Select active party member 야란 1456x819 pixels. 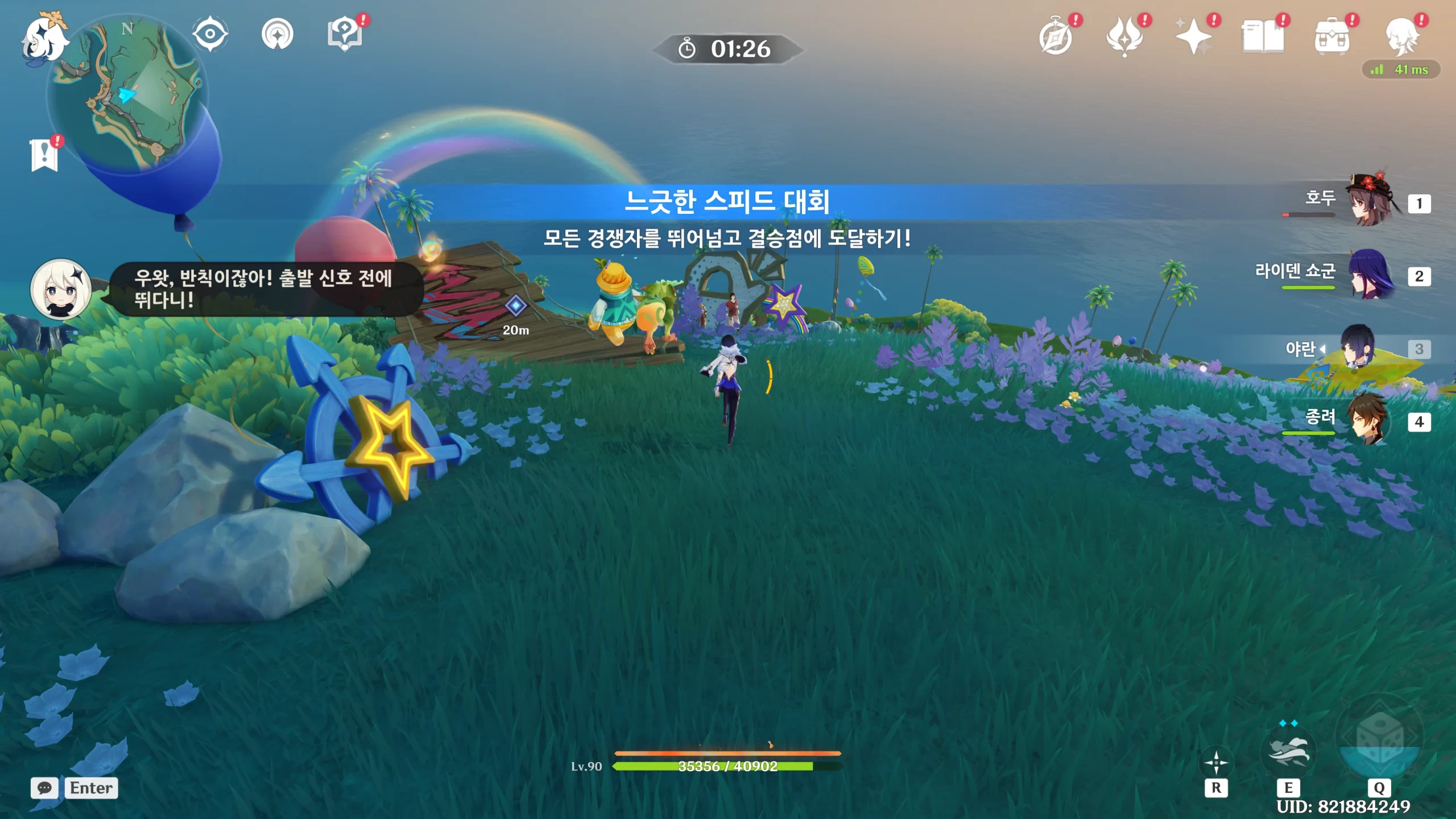[1359, 348]
